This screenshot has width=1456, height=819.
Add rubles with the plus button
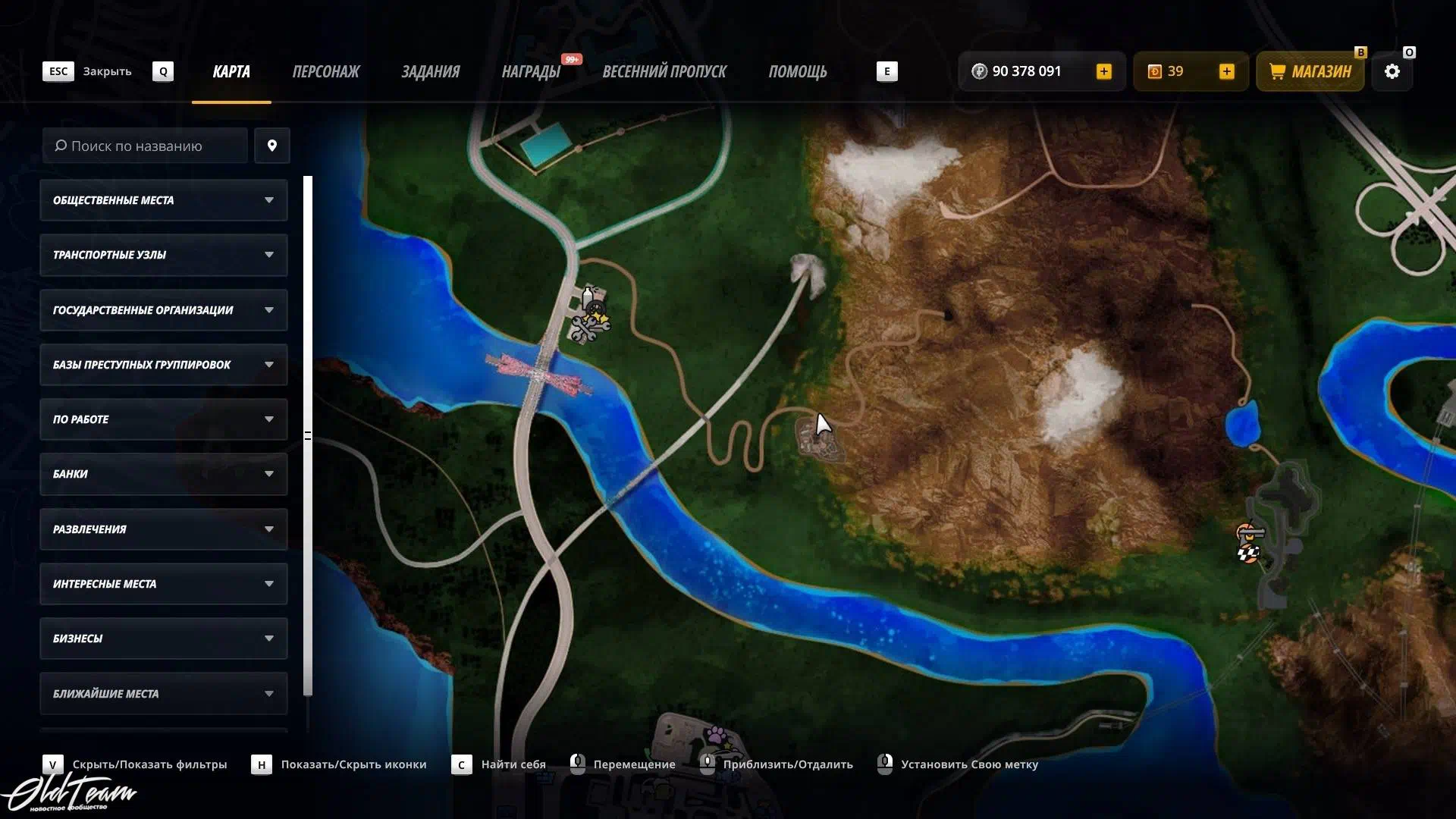tap(1103, 71)
